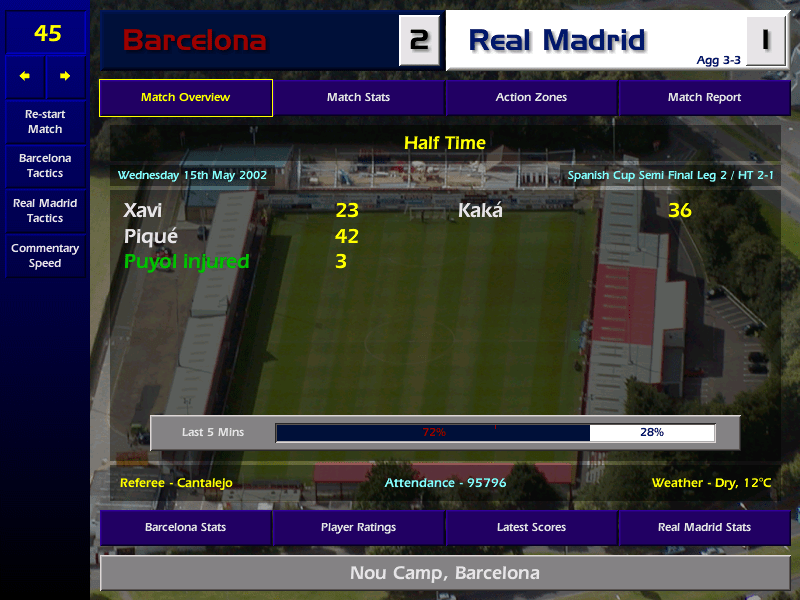Select the Barcelona team name header

195,41
